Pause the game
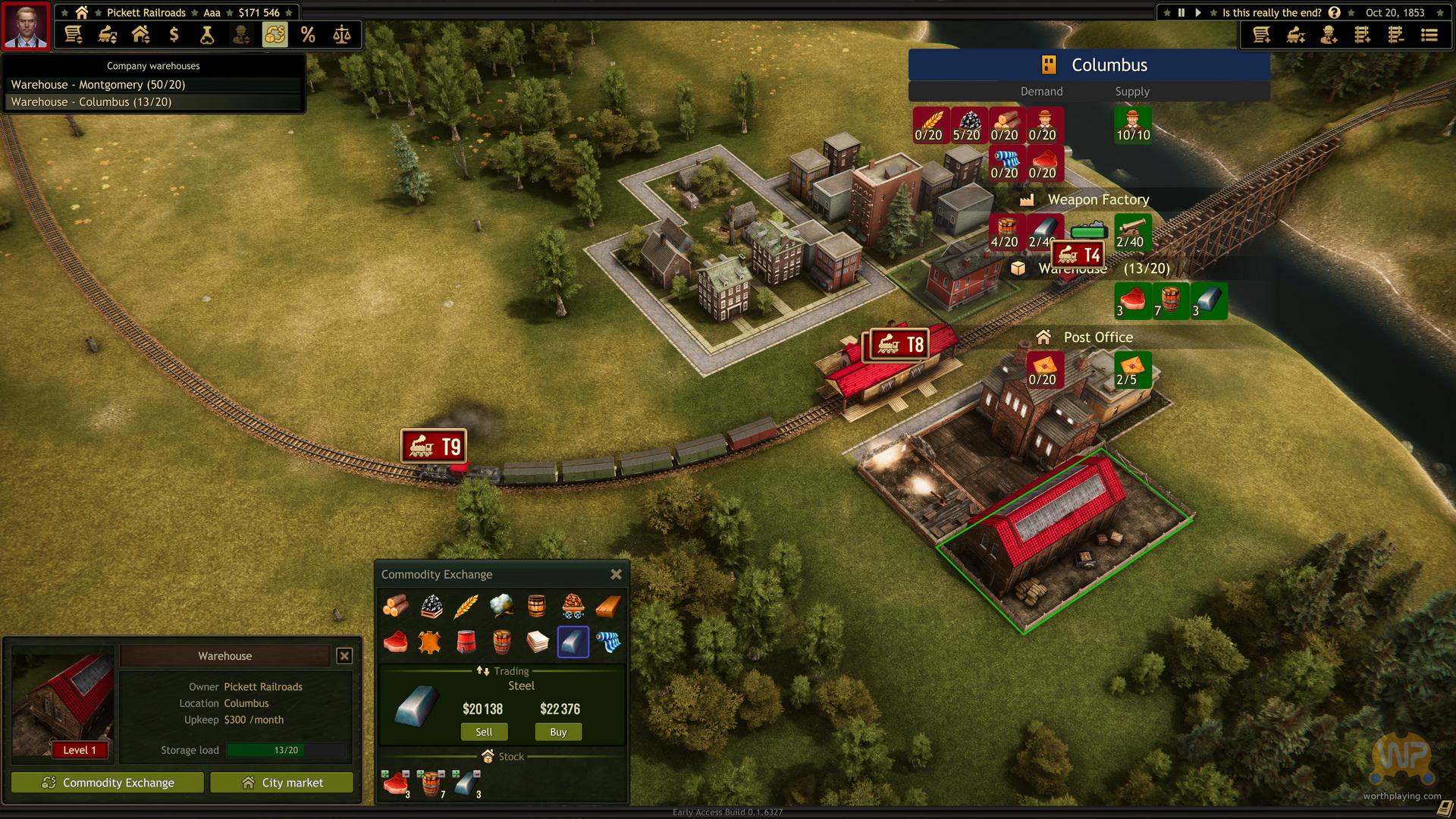The height and width of the screenshot is (819, 1456). pyautogui.click(x=1181, y=12)
